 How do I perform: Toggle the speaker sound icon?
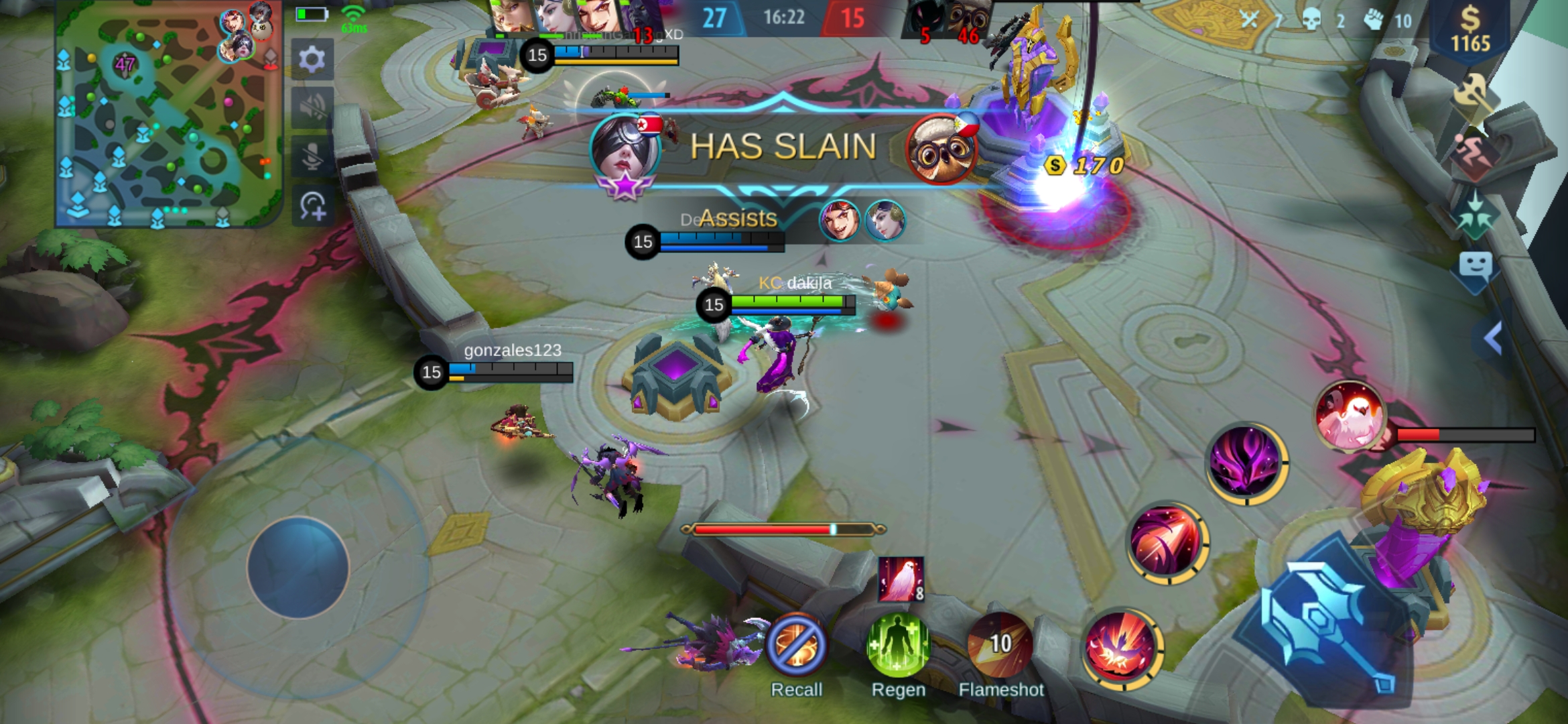(x=312, y=107)
